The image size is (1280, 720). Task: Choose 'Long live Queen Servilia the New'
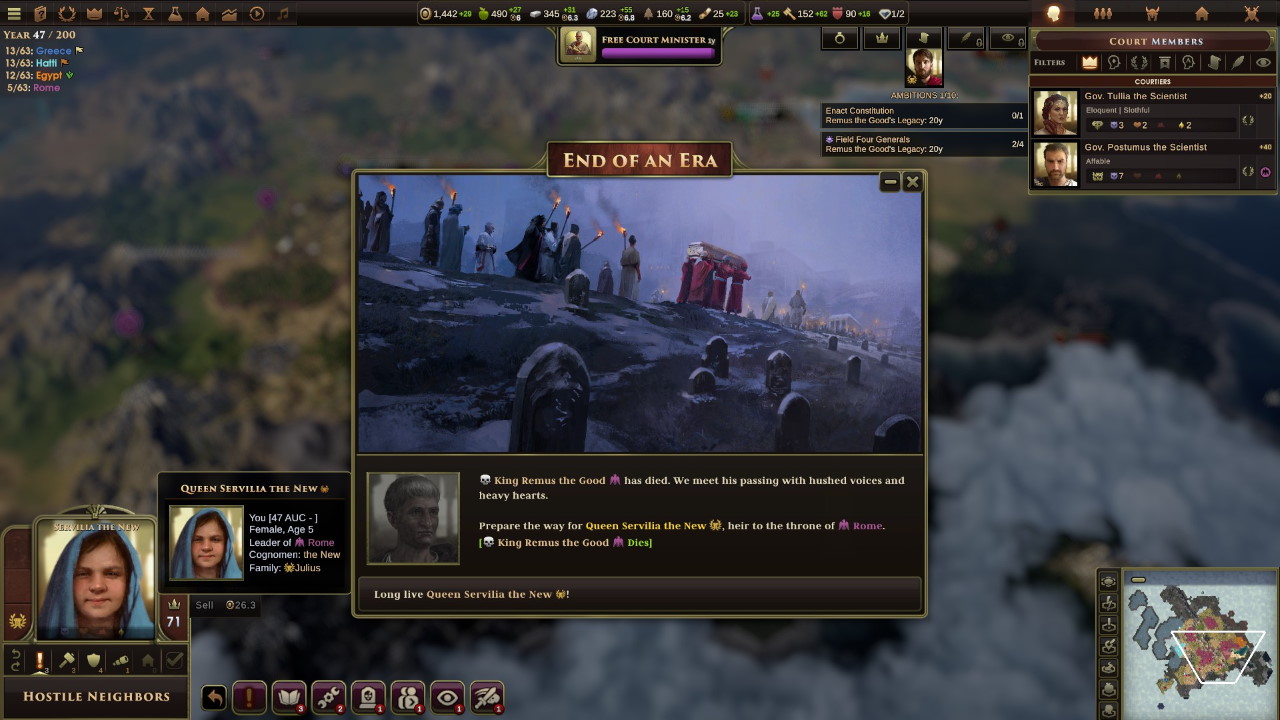[639, 594]
